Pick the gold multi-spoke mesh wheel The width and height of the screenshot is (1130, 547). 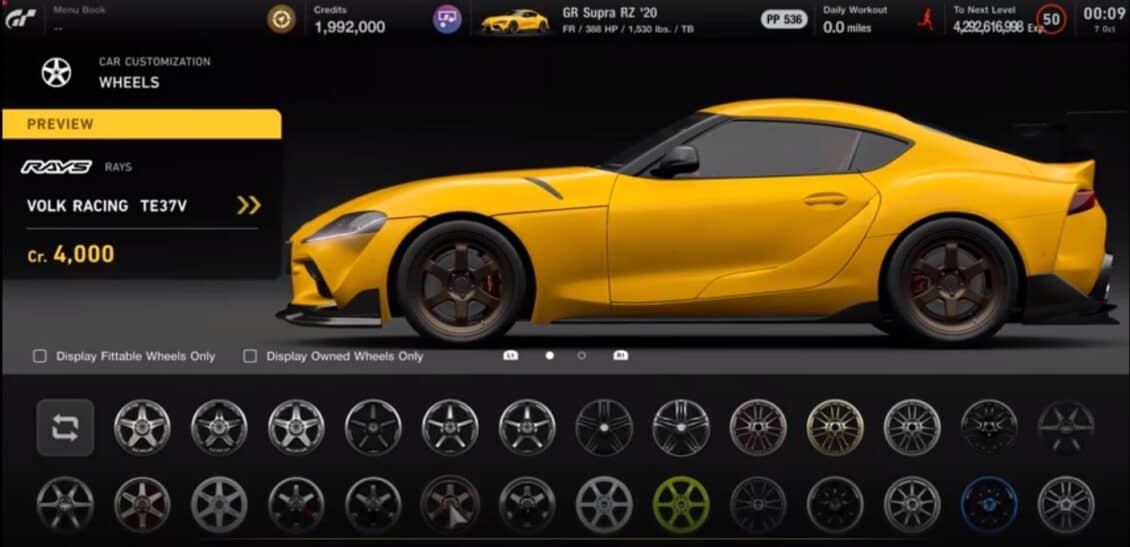(x=835, y=427)
